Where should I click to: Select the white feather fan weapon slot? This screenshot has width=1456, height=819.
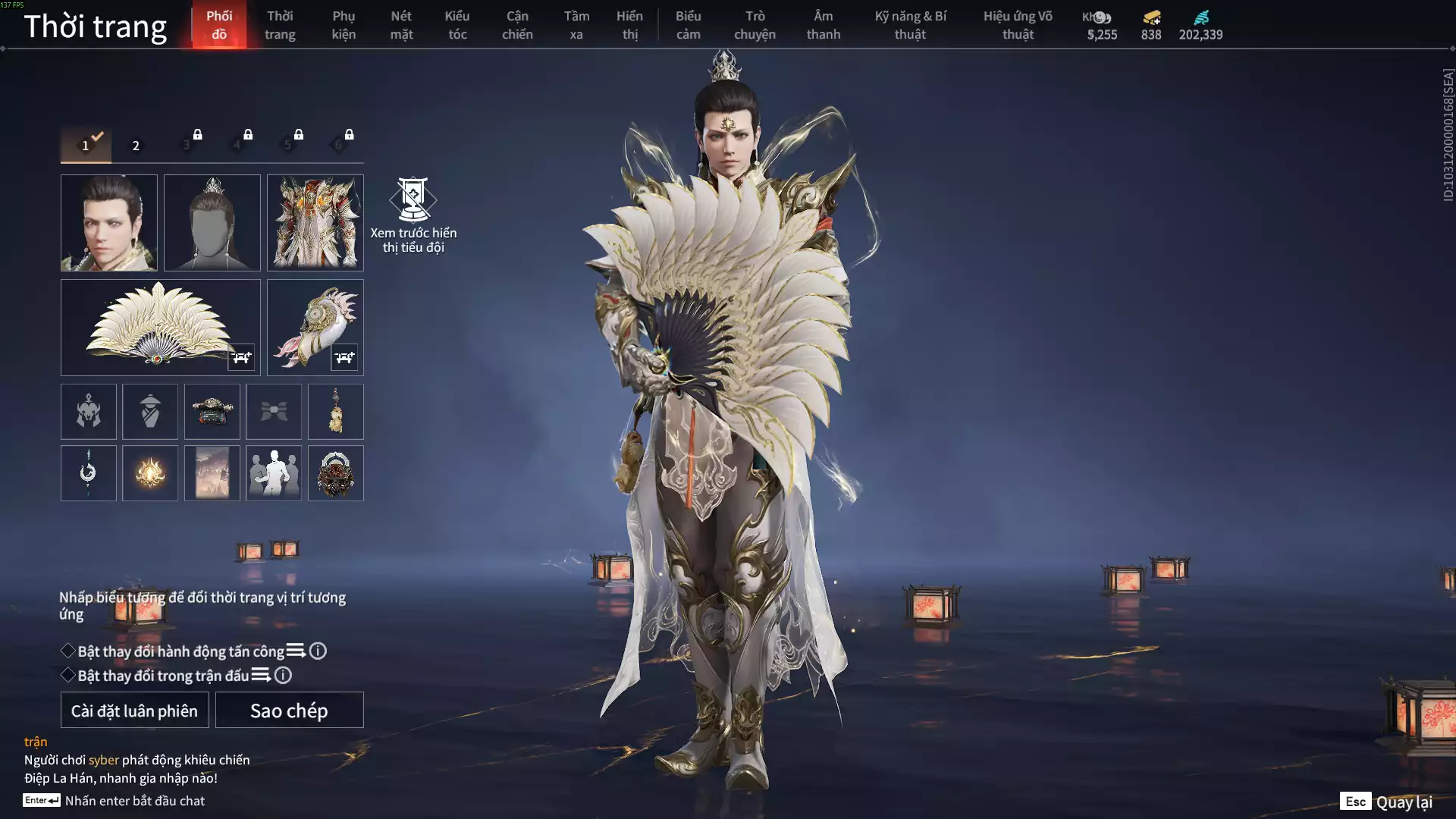coord(160,328)
